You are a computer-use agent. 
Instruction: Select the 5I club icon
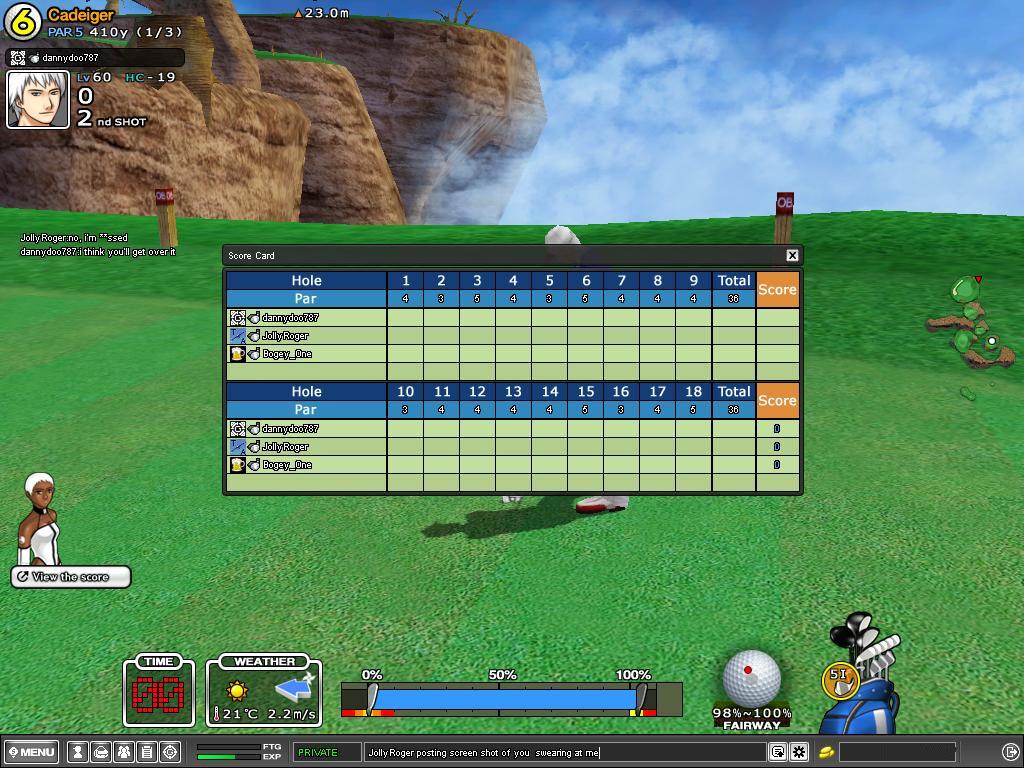839,679
